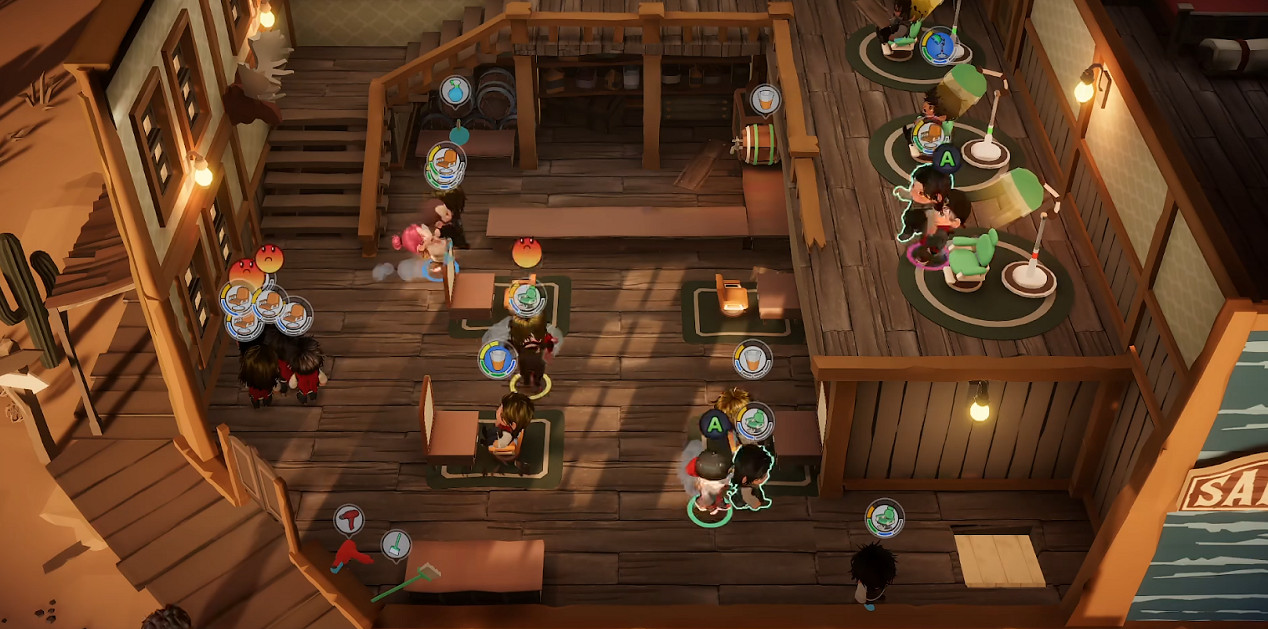Click the blue potion flask marker

click(456, 91)
